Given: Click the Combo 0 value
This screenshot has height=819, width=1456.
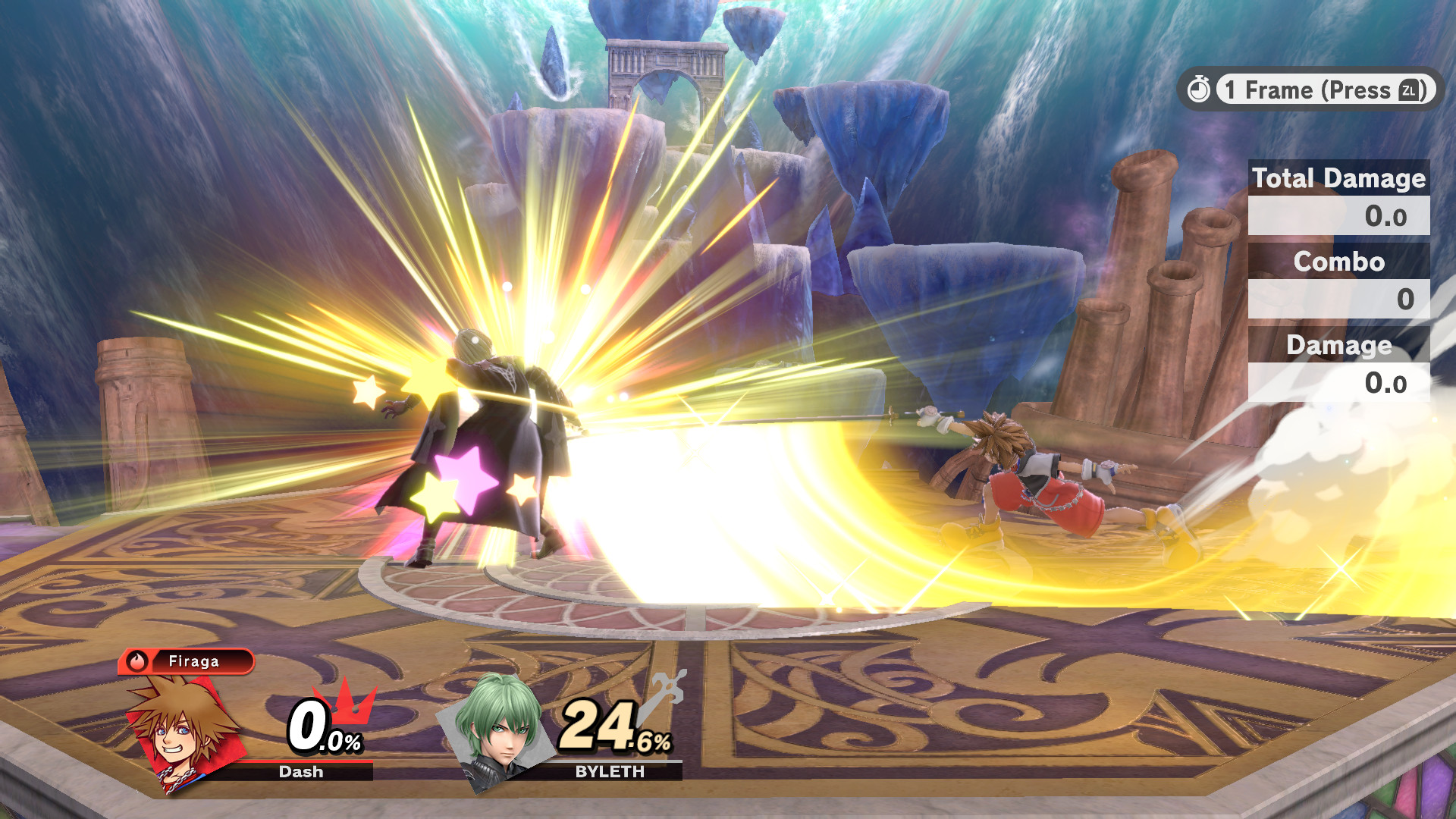Looking at the screenshot, I should coord(1406,300).
